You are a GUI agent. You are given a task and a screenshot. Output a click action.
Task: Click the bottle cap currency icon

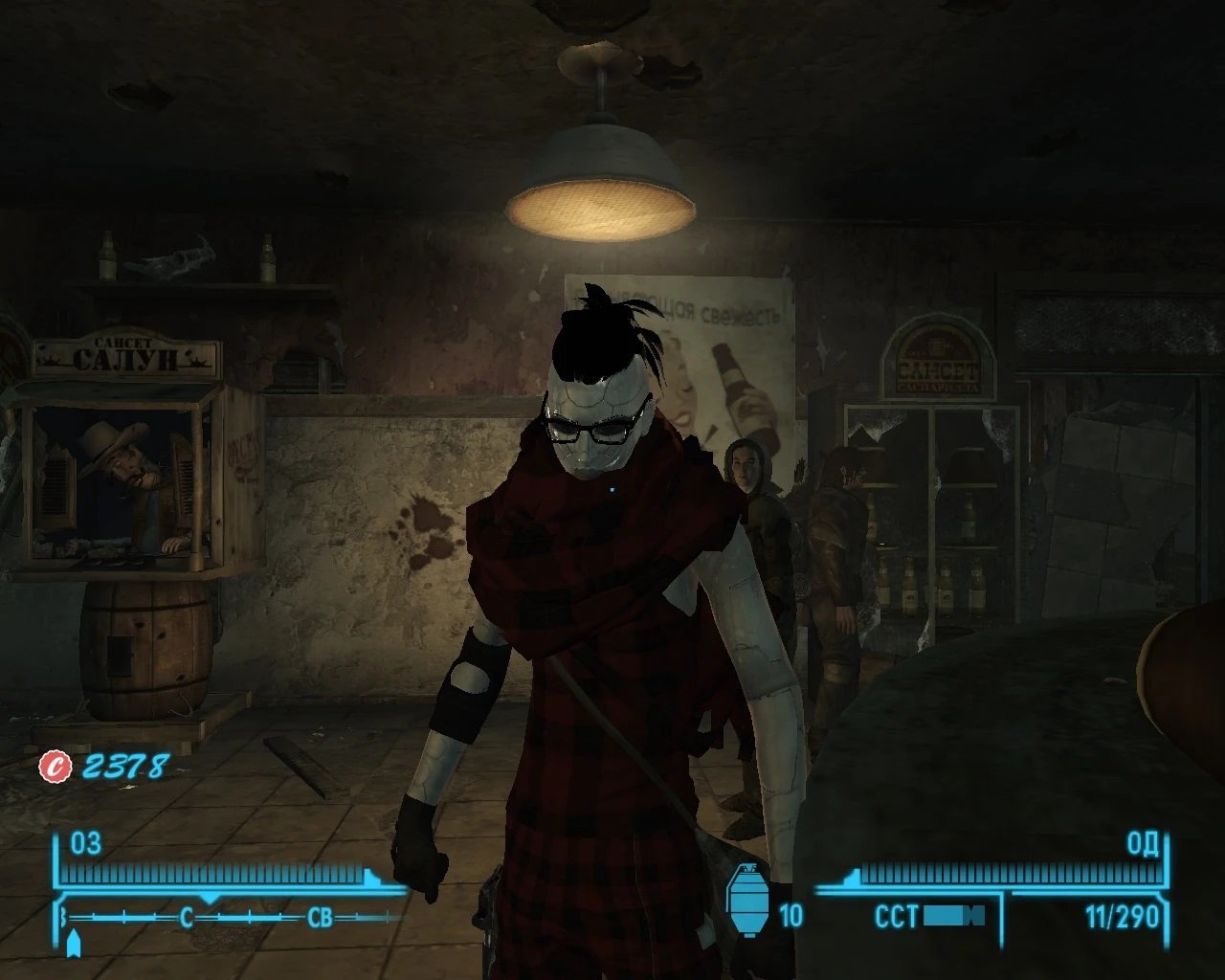56,766
